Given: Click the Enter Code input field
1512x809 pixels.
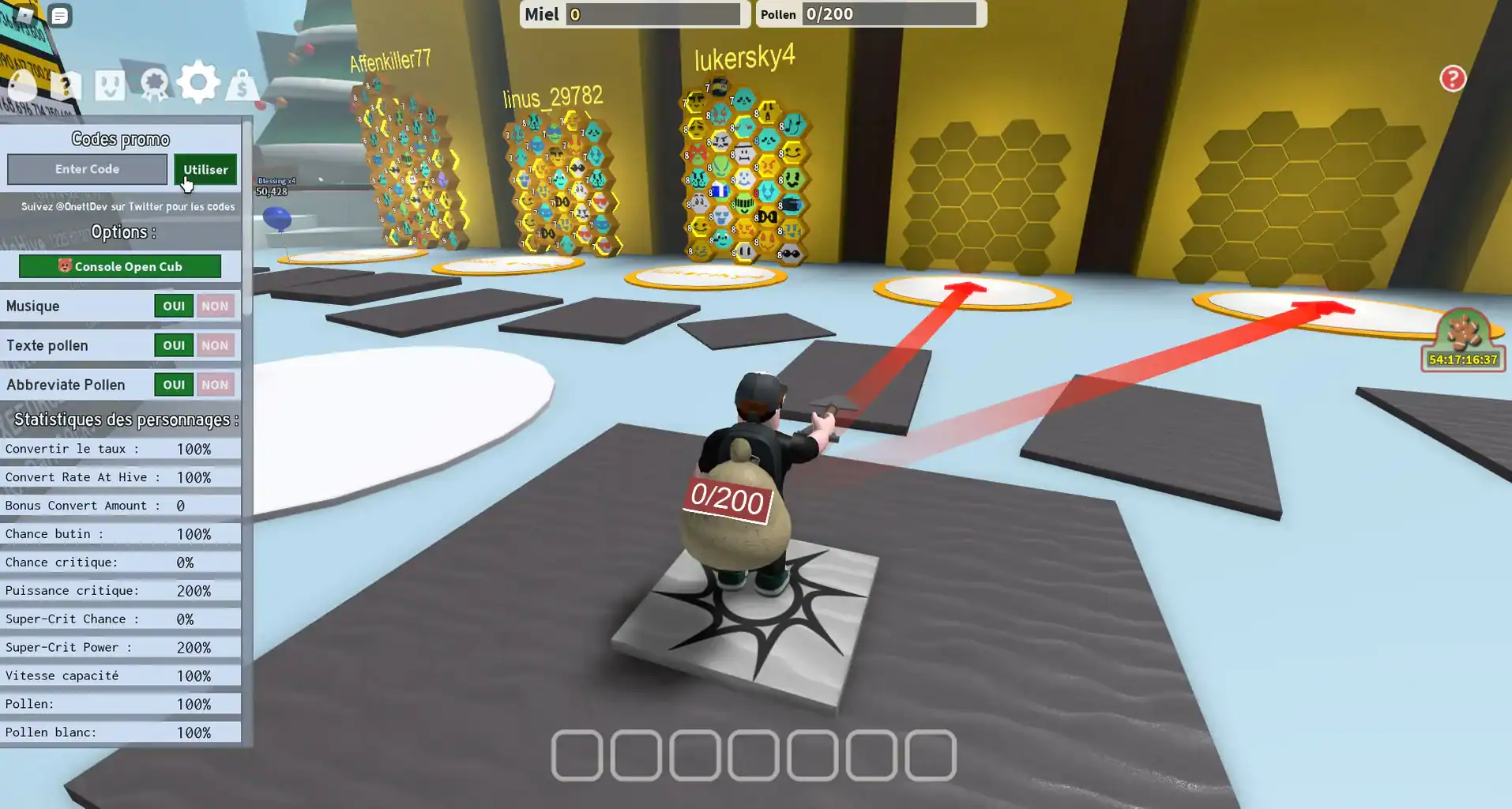Looking at the screenshot, I should click(87, 169).
